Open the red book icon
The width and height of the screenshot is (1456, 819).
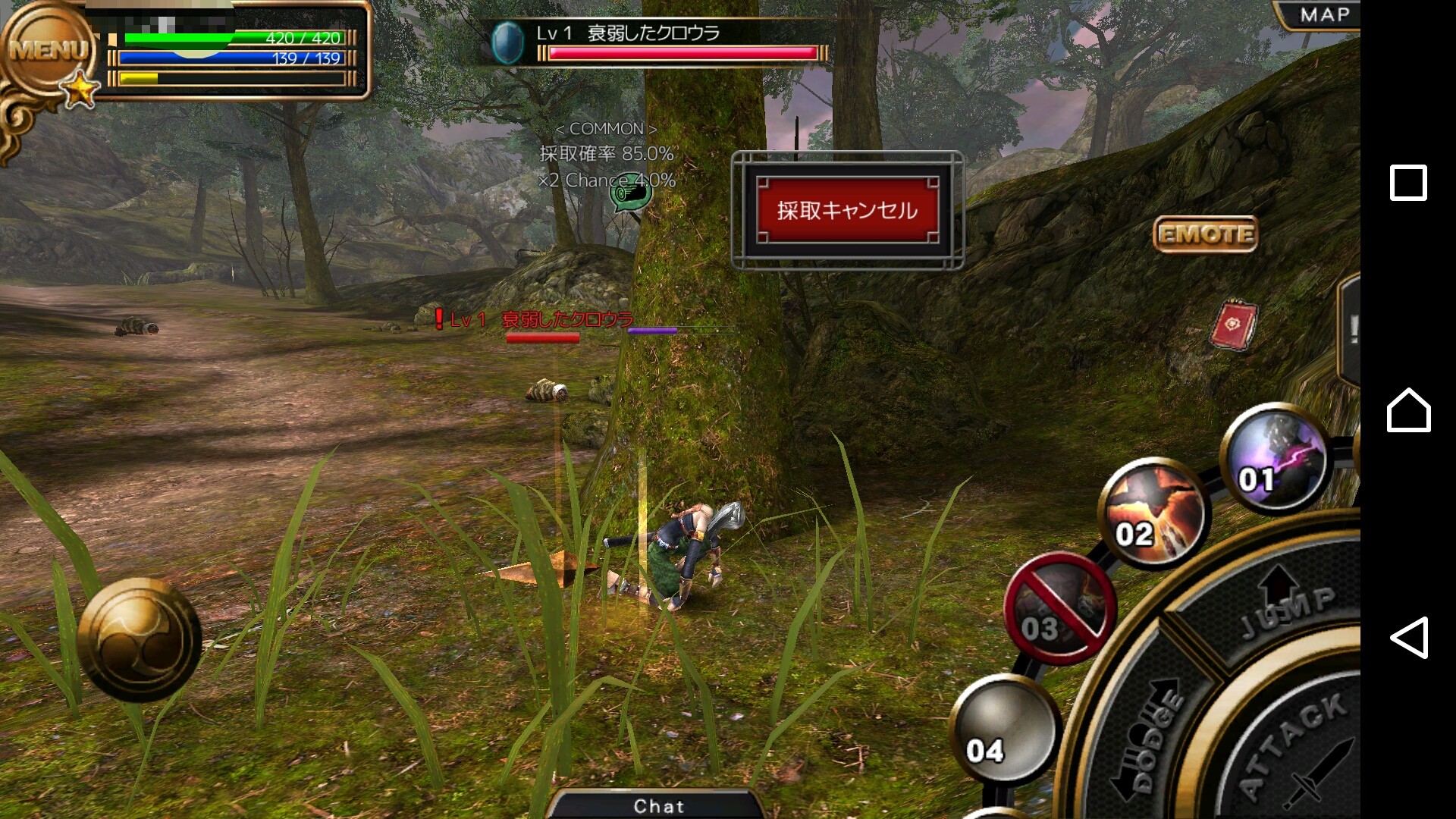(1234, 325)
